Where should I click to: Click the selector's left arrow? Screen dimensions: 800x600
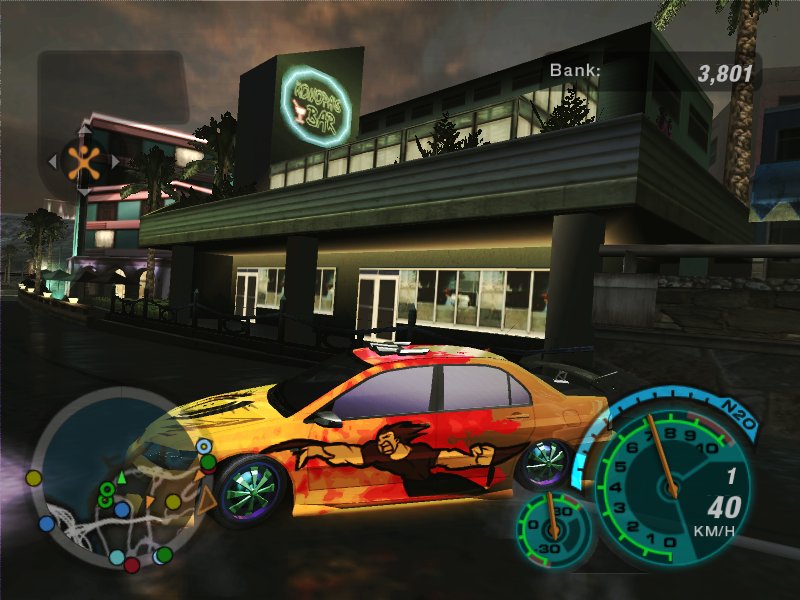pyautogui.click(x=53, y=161)
